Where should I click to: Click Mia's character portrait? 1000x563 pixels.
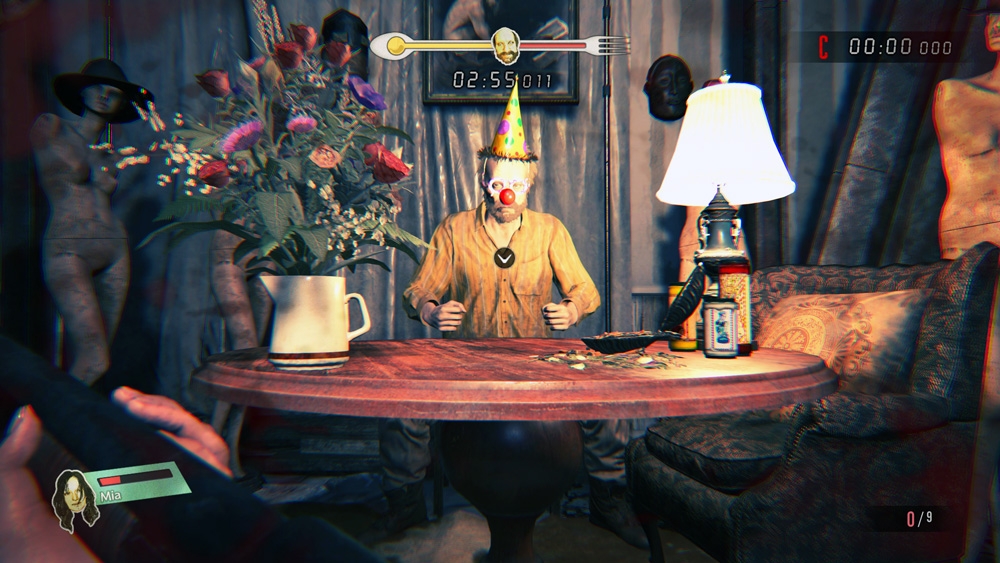(74, 496)
